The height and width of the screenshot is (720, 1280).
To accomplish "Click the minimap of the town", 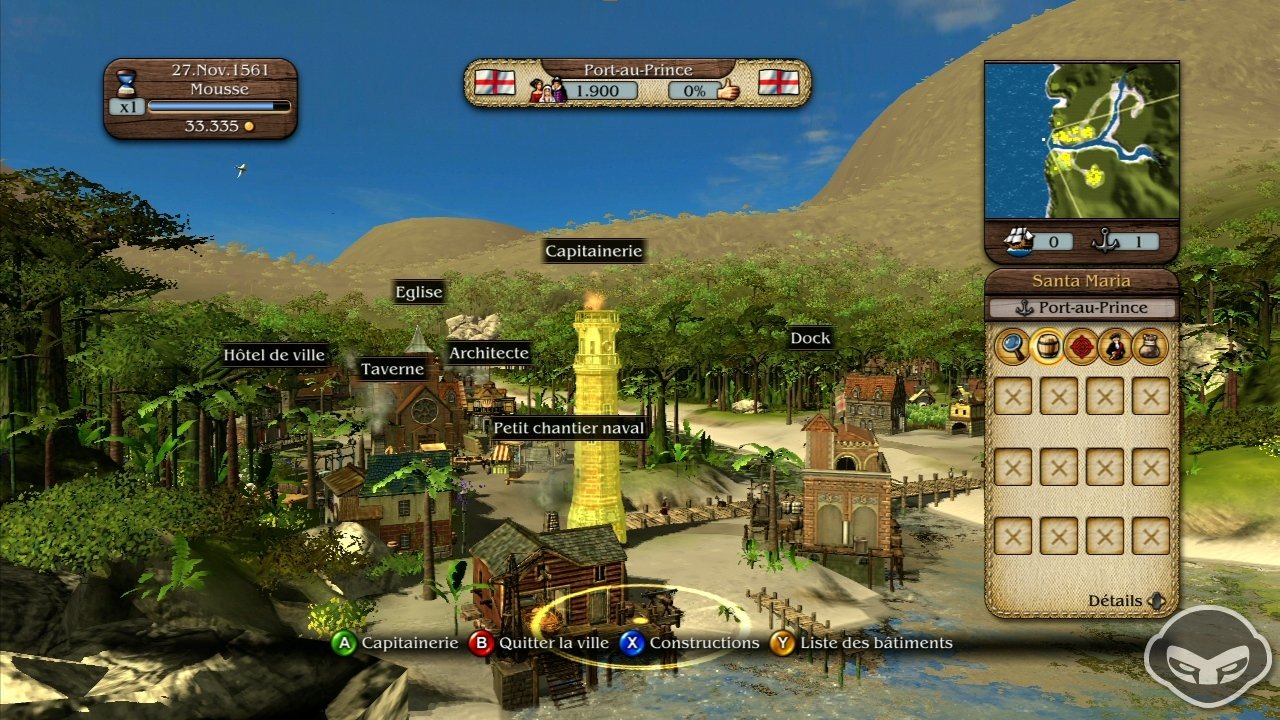I will click(x=1081, y=140).
